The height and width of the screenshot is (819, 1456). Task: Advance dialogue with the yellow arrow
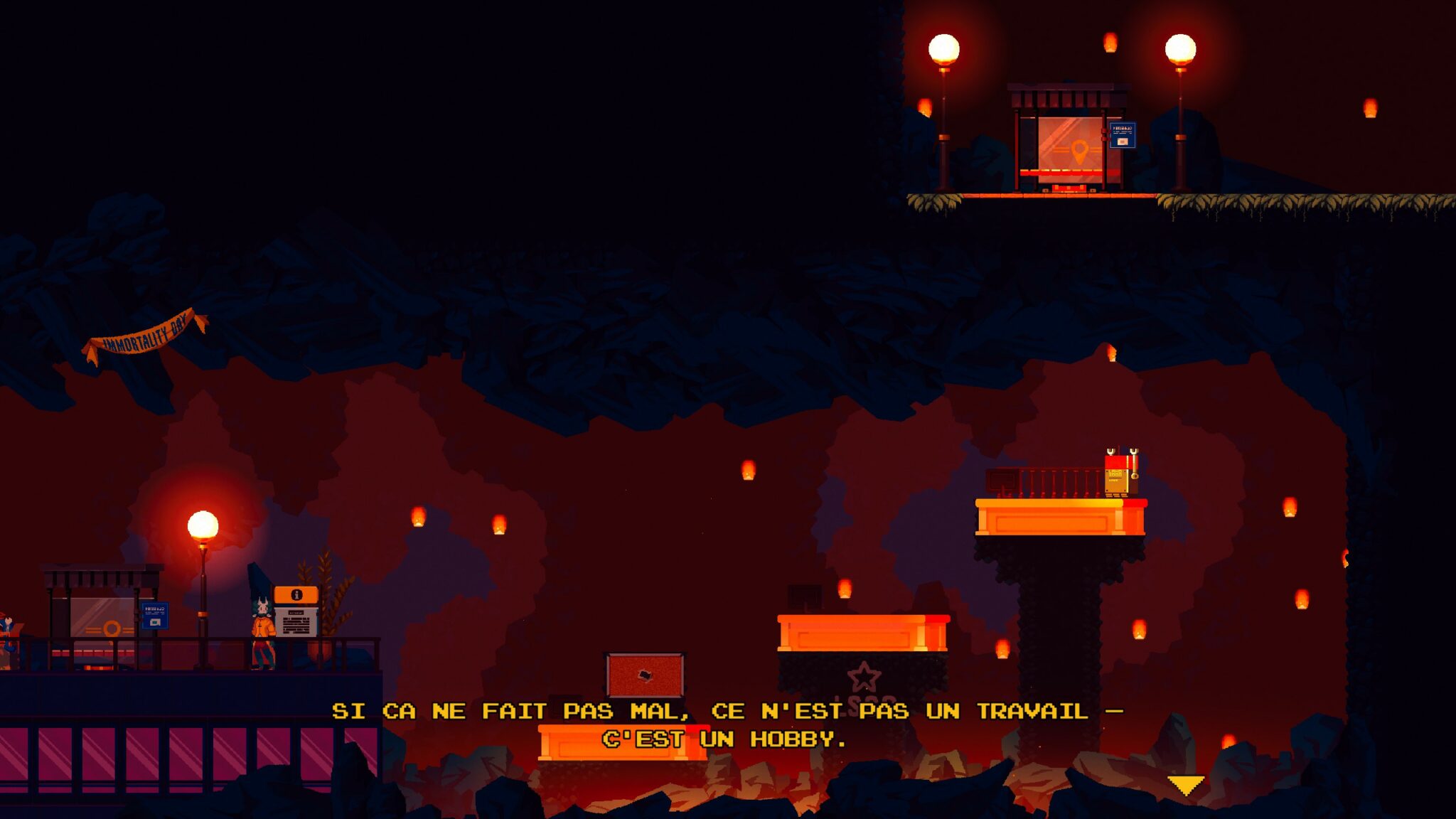coord(1185,785)
